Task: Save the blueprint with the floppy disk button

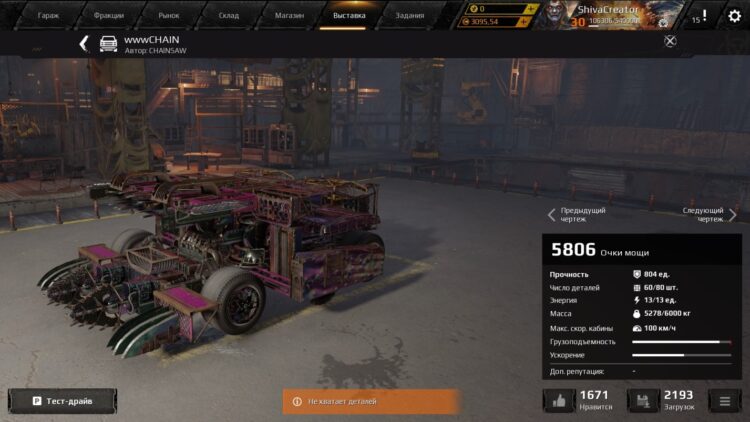Action: (x=643, y=401)
